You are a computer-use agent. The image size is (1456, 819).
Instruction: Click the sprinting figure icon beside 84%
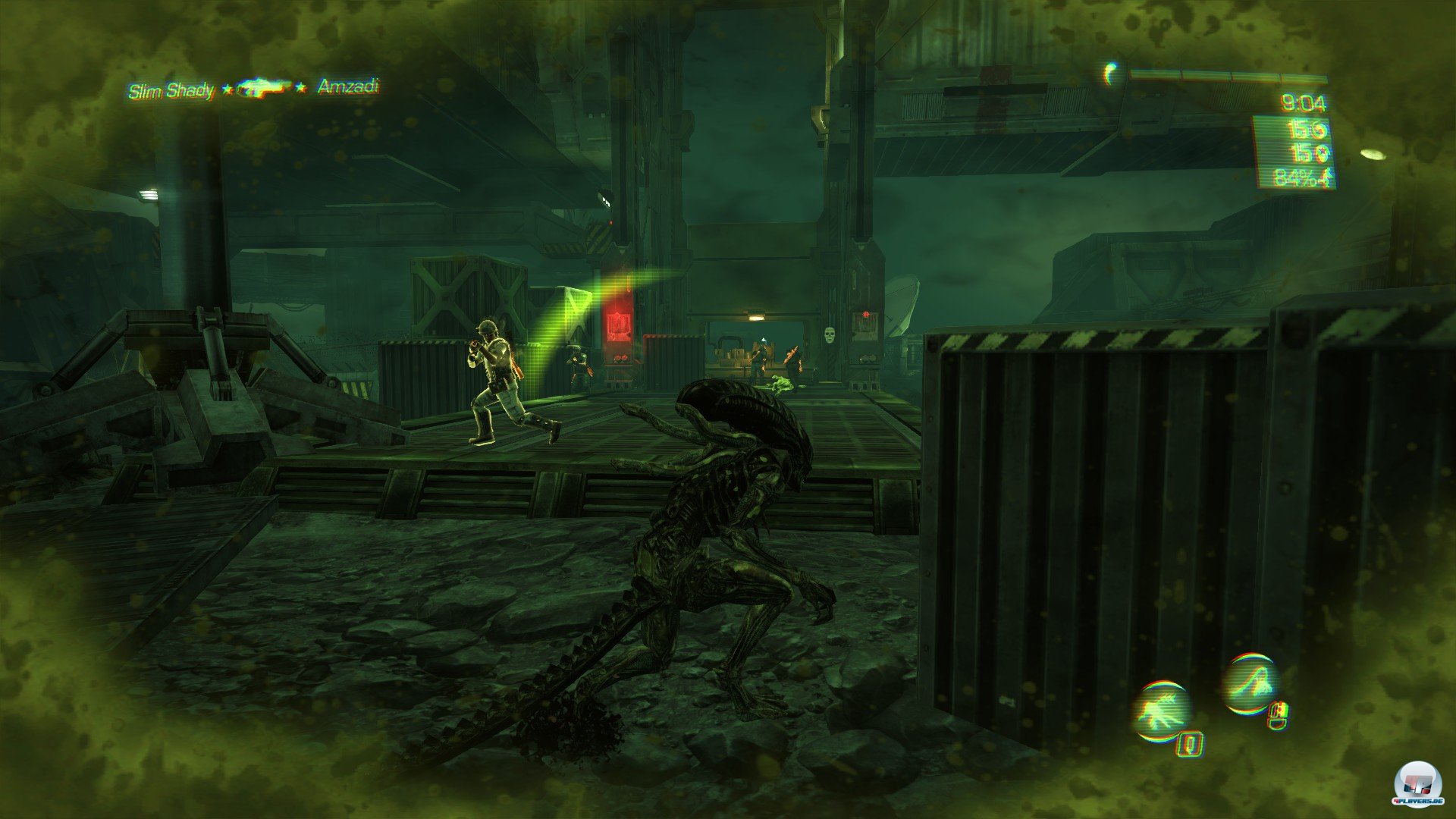click(1327, 176)
